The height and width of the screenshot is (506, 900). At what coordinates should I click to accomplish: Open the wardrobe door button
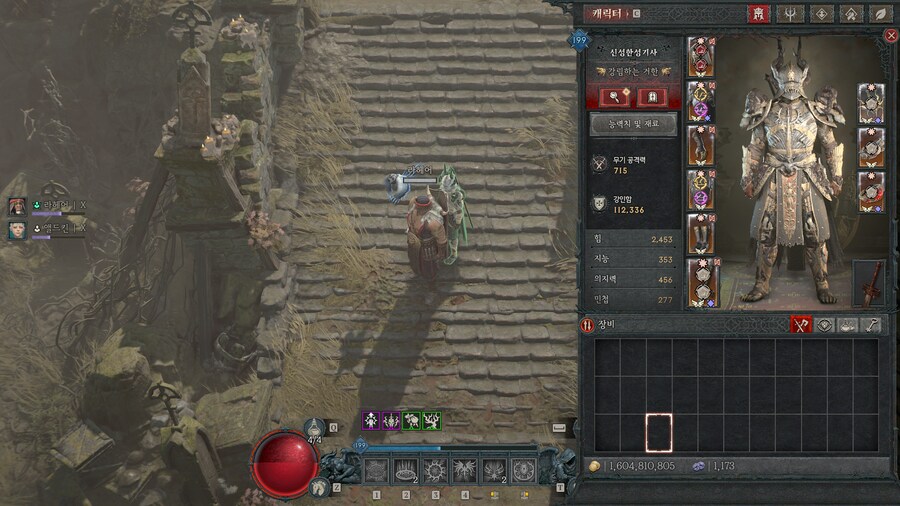coord(651,96)
